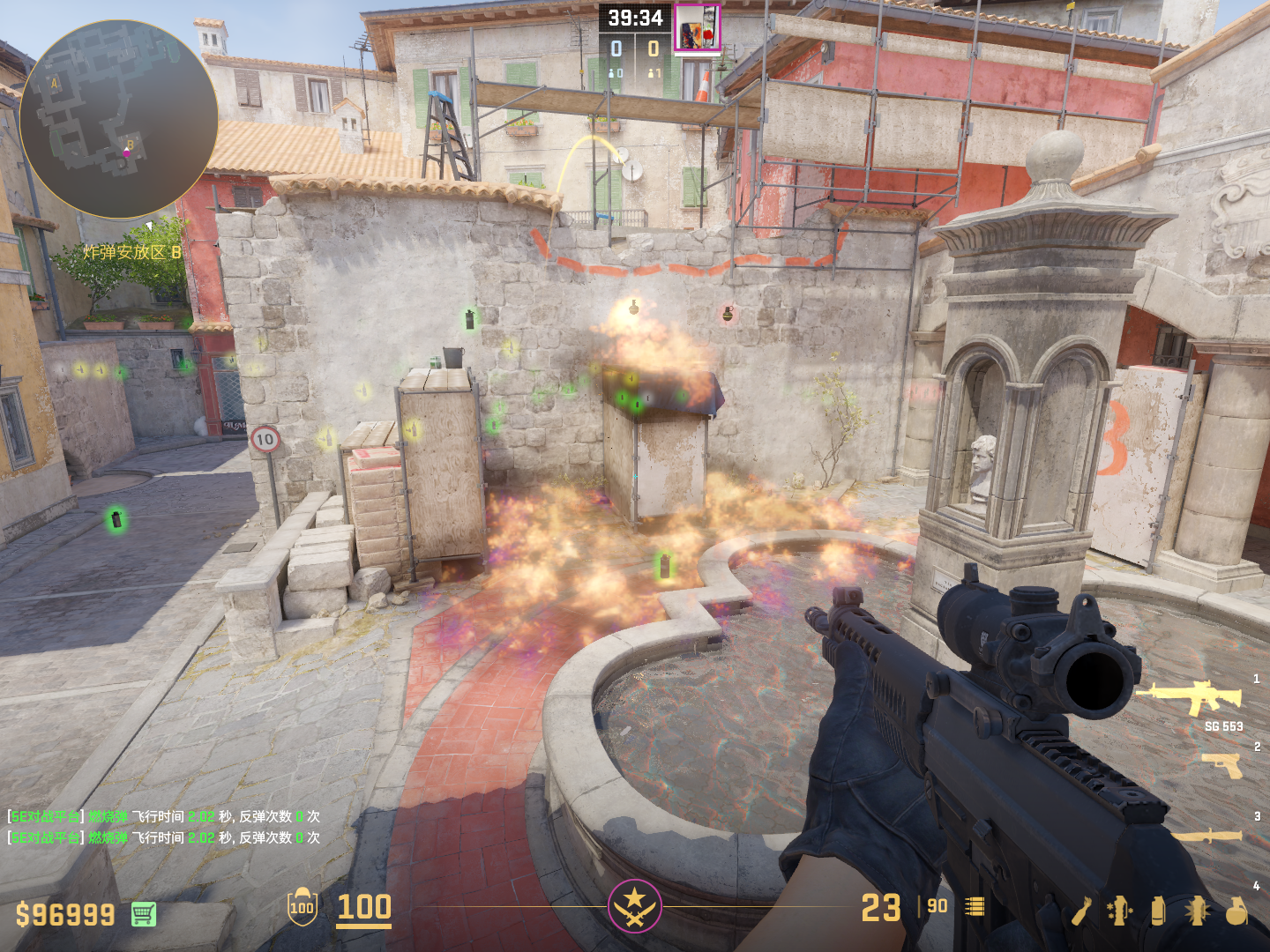Click the circular radar minimap
The height and width of the screenshot is (952, 1270).
click(118, 120)
